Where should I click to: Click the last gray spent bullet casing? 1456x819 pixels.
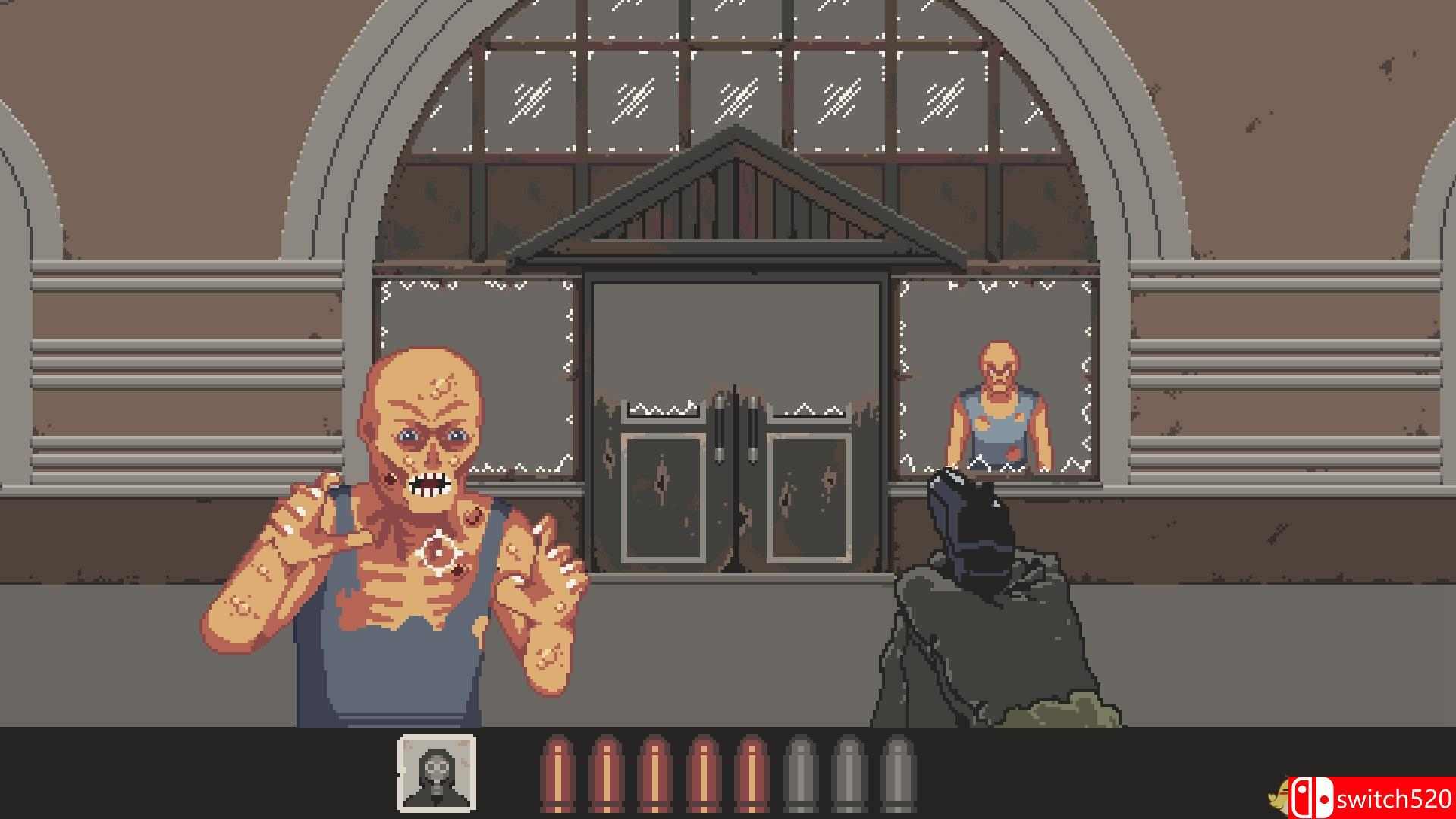click(899, 773)
